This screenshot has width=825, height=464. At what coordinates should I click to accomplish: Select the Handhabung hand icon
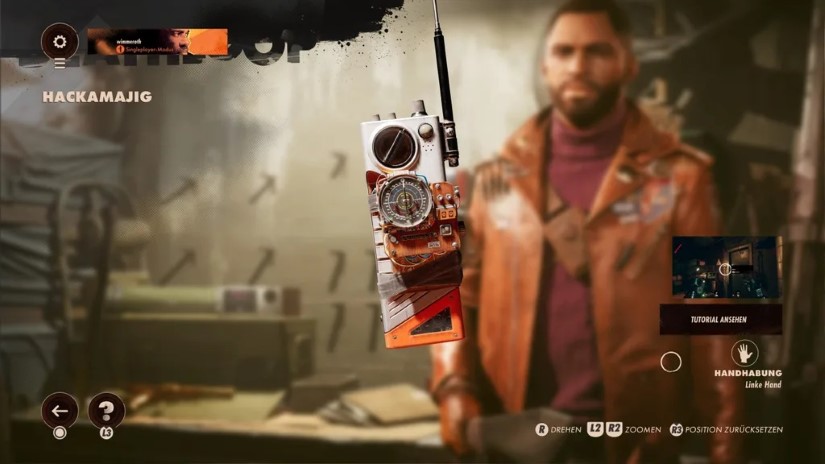[743, 353]
